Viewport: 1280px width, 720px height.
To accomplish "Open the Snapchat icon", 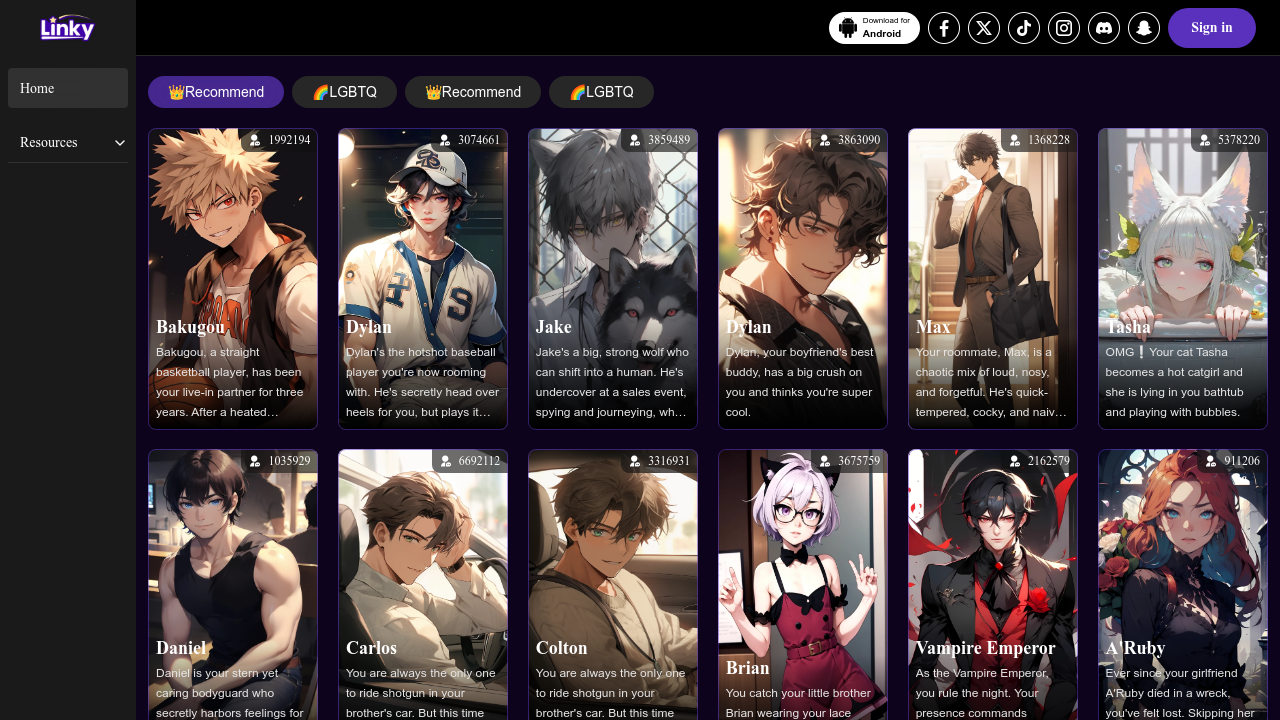I will point(1143,27).
